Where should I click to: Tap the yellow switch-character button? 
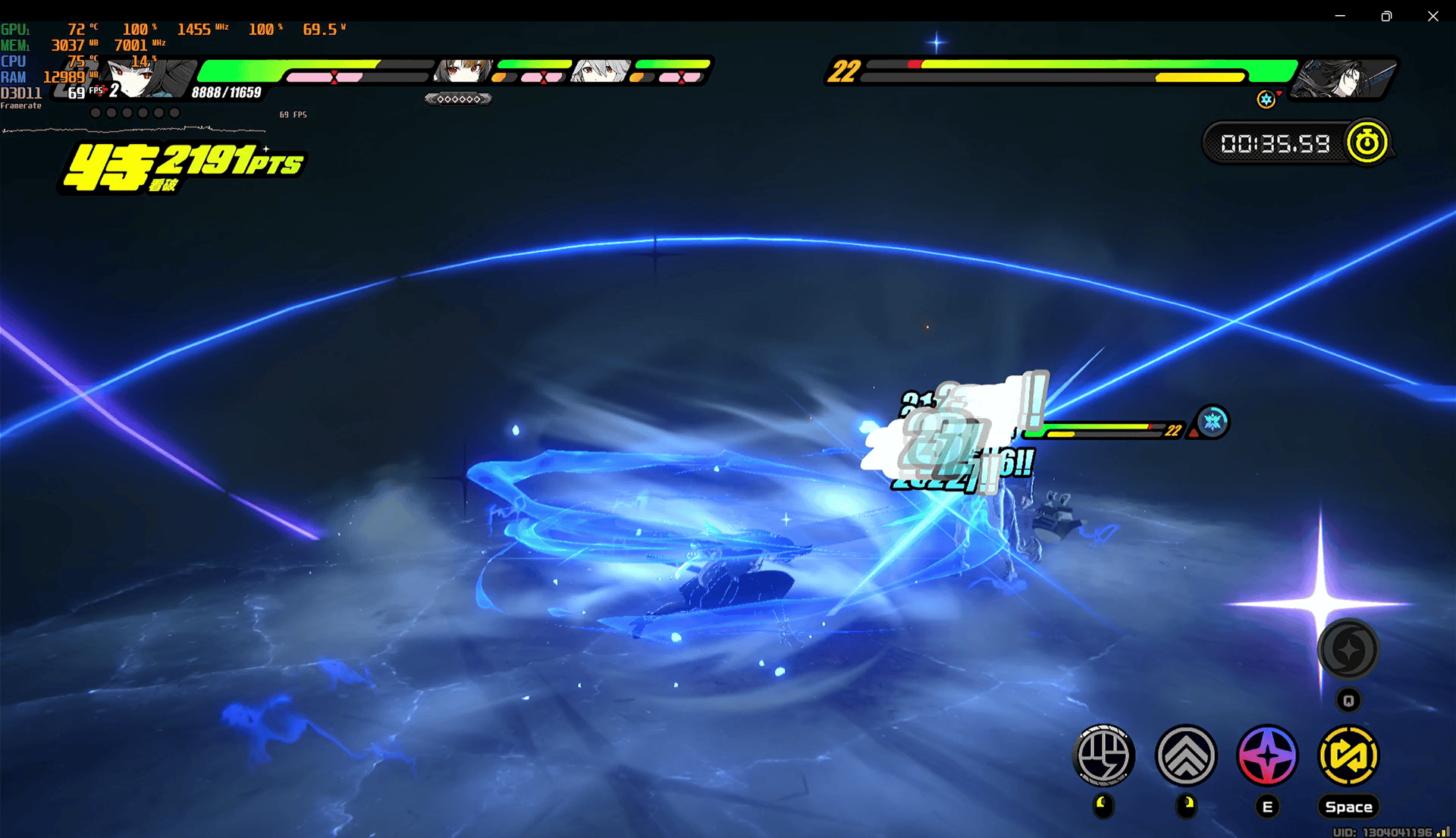tap(1348, 755)
